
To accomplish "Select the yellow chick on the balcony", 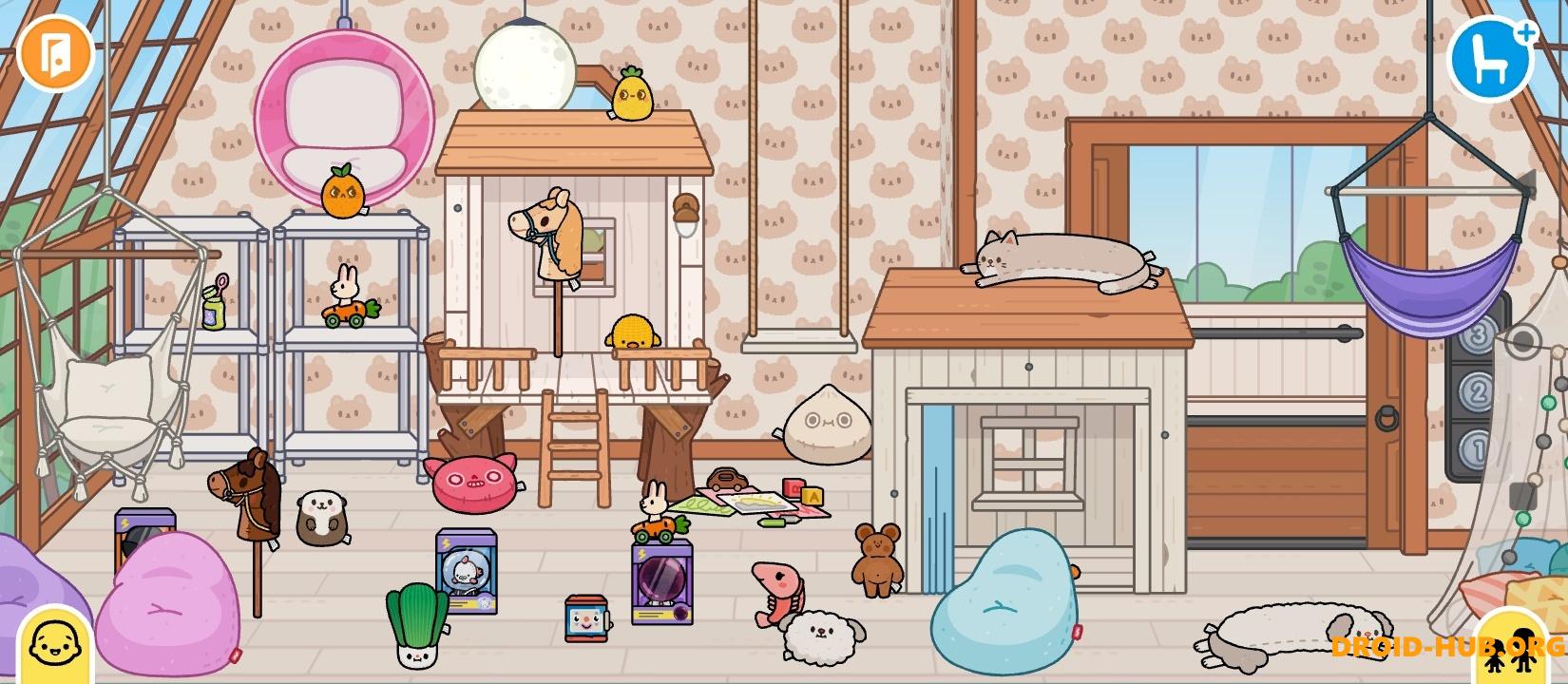I will click(x=633, y=332).
